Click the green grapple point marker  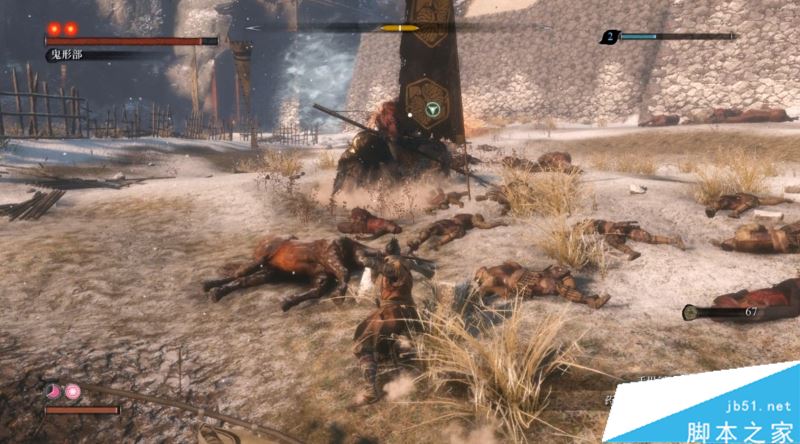coord(431,109)
